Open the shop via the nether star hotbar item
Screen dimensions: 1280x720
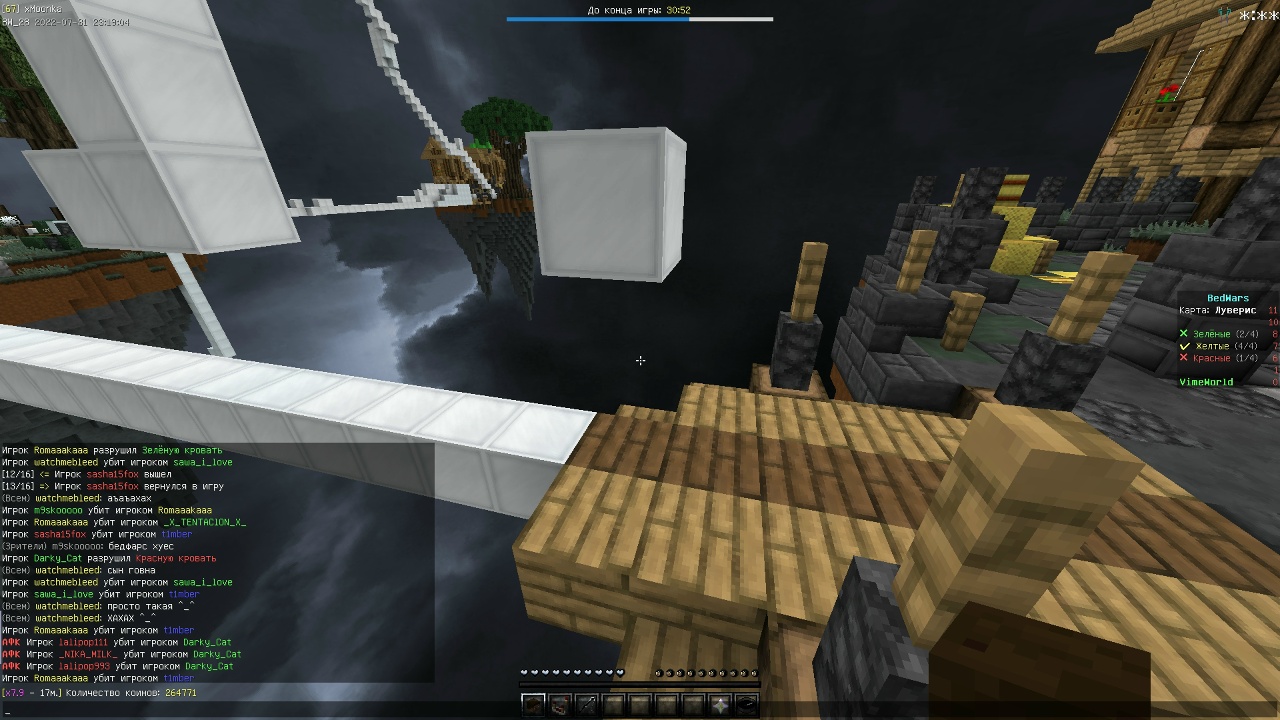[x=718, y=703]
